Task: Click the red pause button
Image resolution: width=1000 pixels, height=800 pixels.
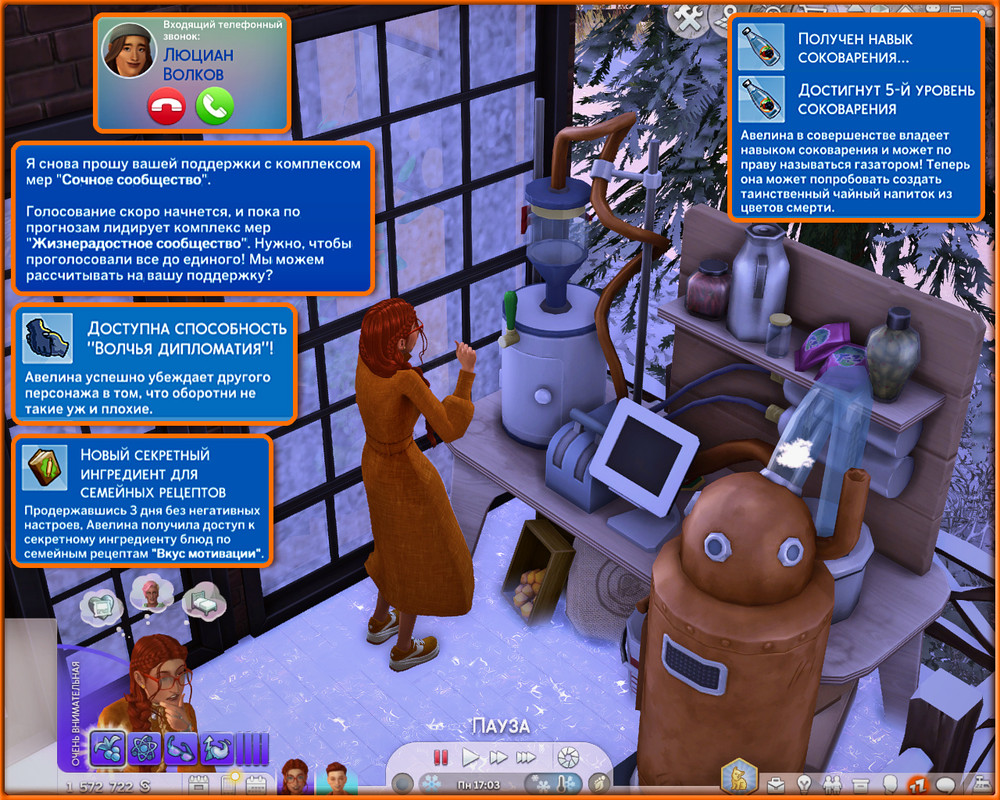Action: (440, 757)
